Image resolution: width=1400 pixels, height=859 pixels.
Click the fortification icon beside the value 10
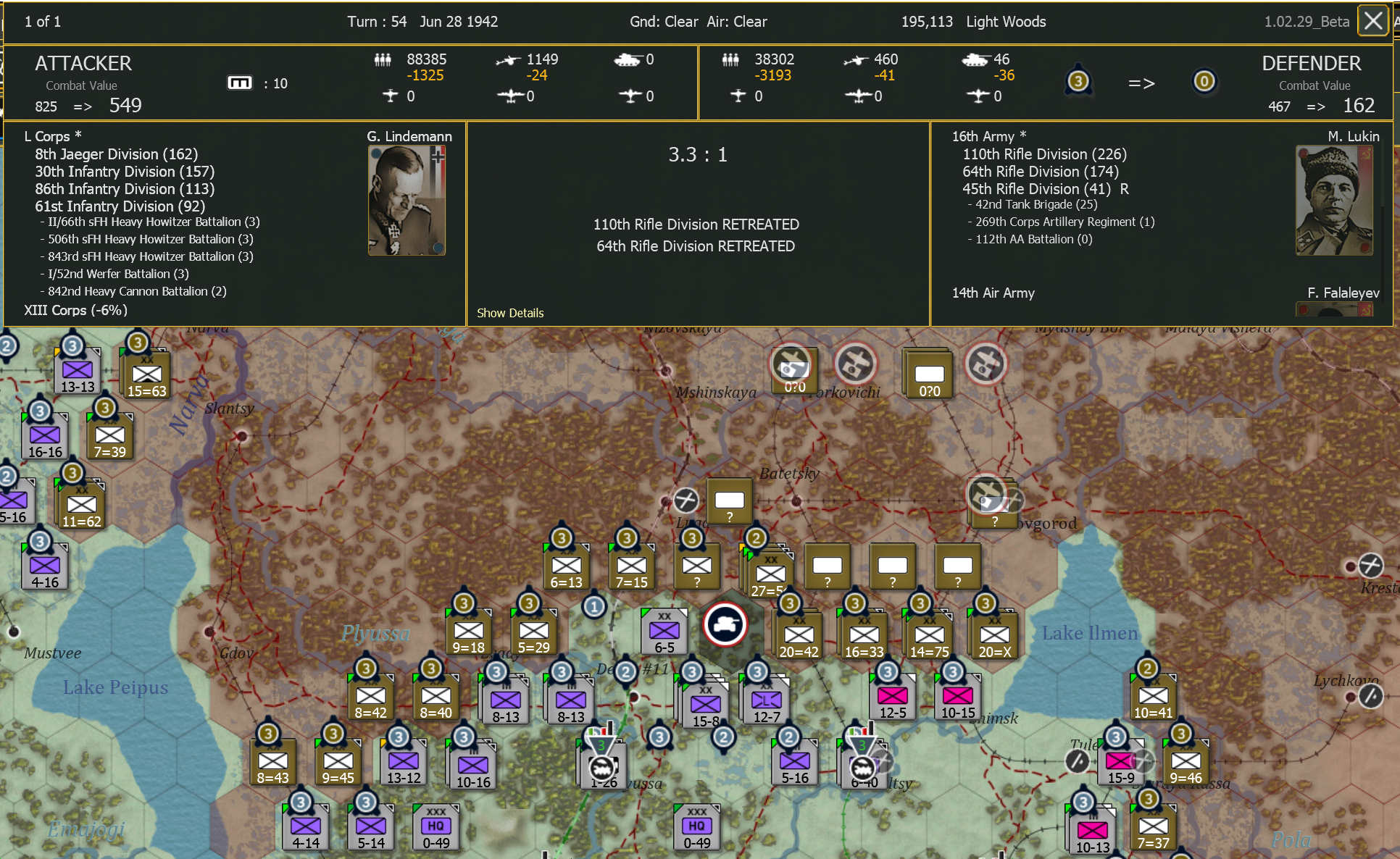click(241, 83)
